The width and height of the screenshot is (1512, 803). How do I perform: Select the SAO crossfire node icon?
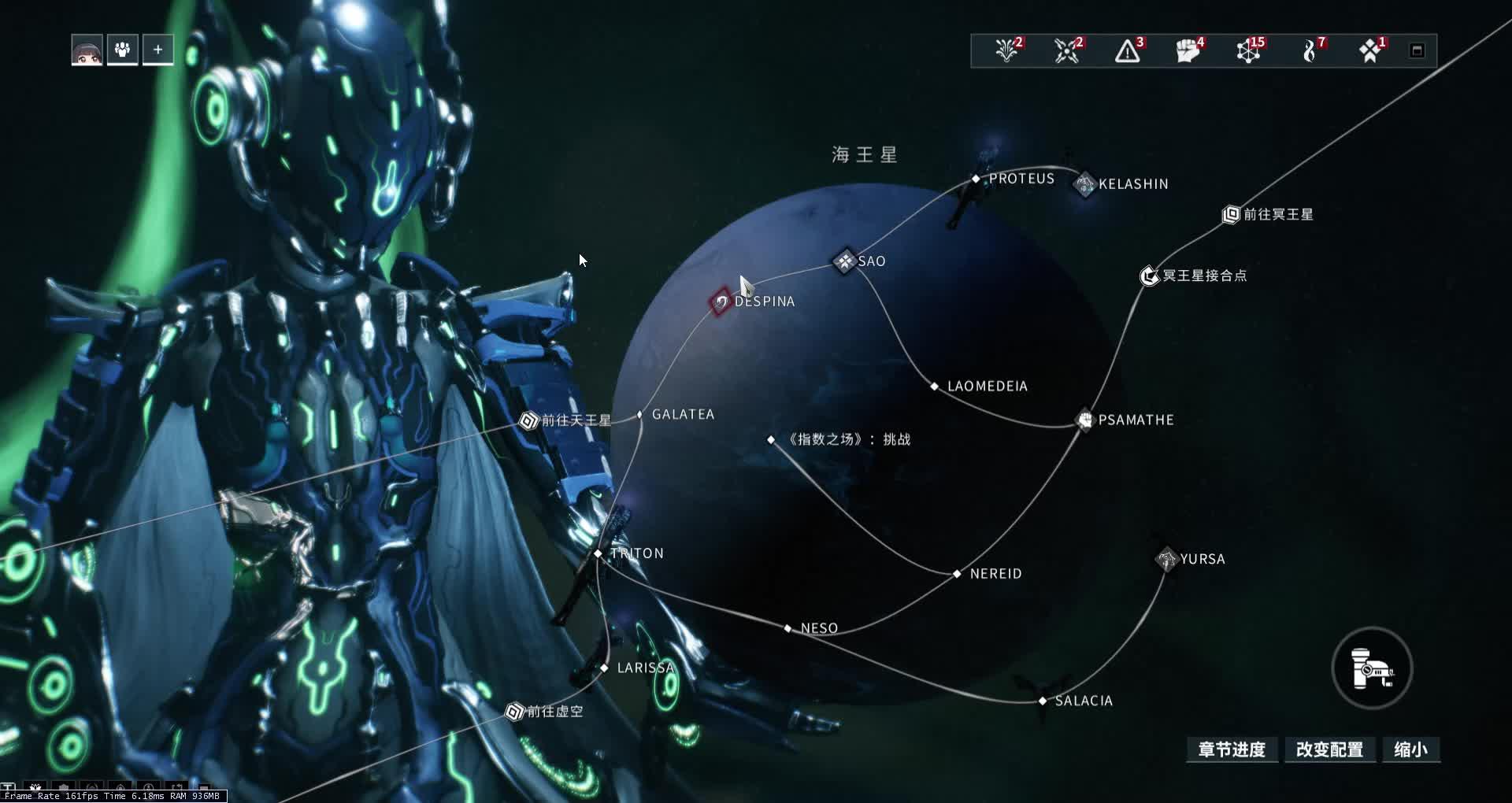844,261
